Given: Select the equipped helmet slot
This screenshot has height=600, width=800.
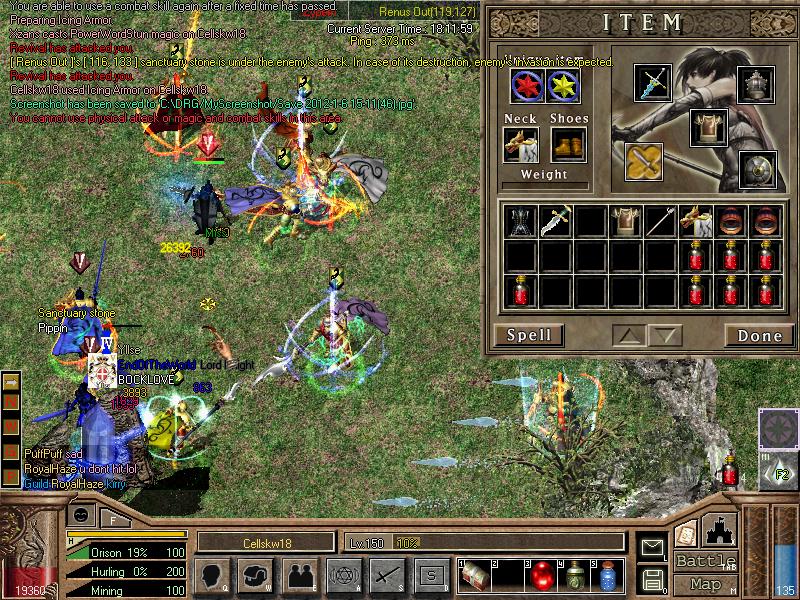Looking at the screenshot, I should pos(757,85).
